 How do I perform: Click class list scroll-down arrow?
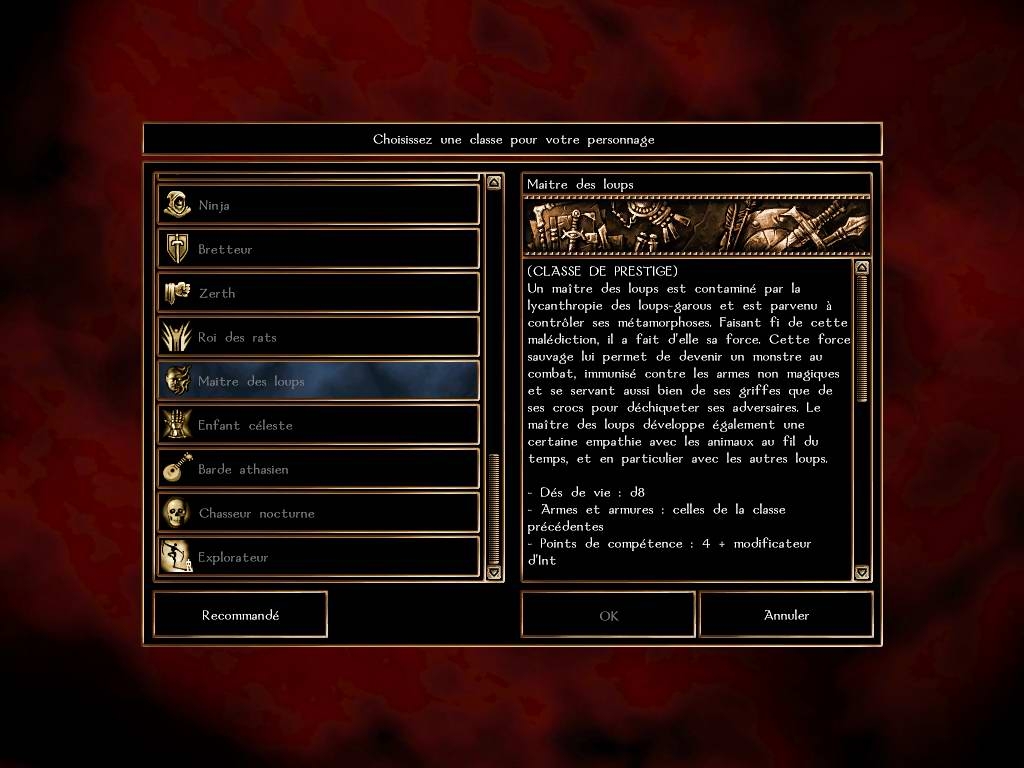point(494,572)
